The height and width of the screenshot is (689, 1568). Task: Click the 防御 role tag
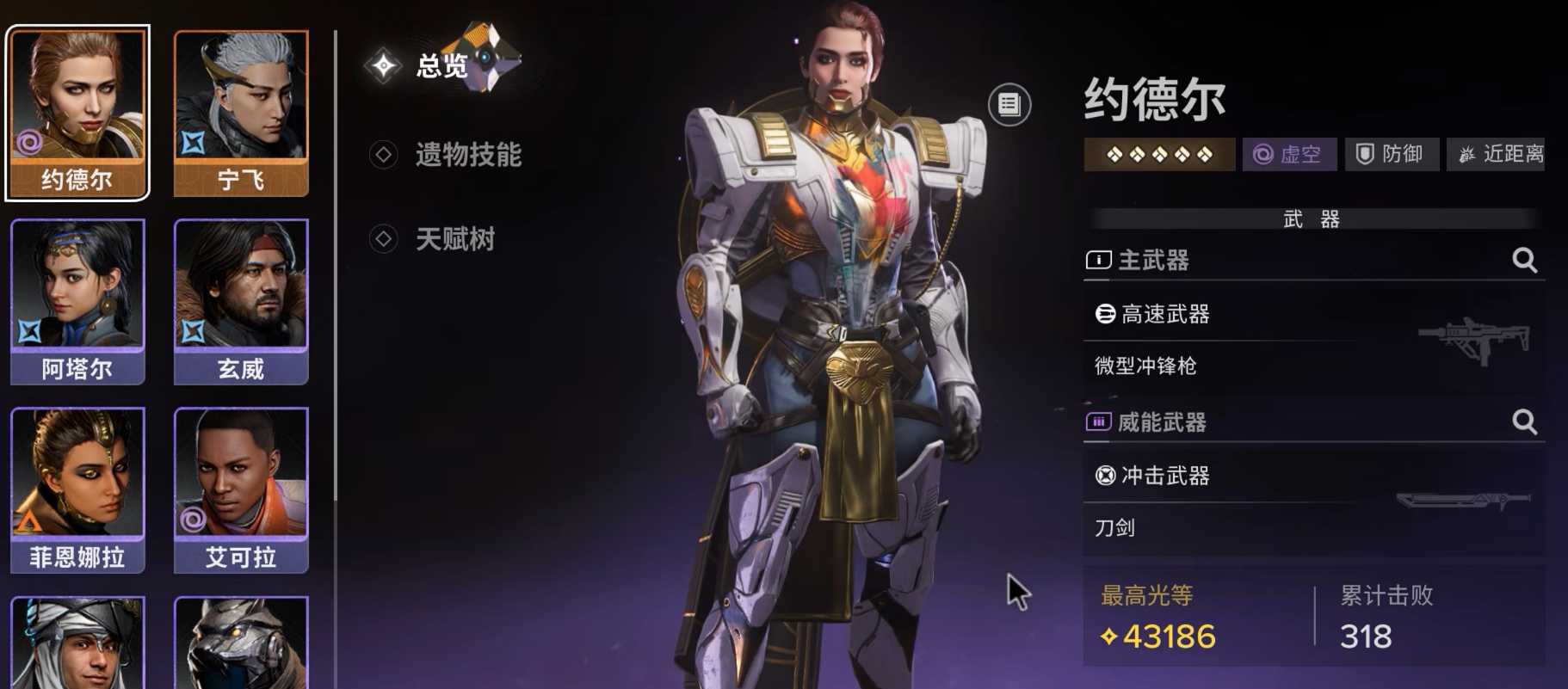coord(1392,155)
